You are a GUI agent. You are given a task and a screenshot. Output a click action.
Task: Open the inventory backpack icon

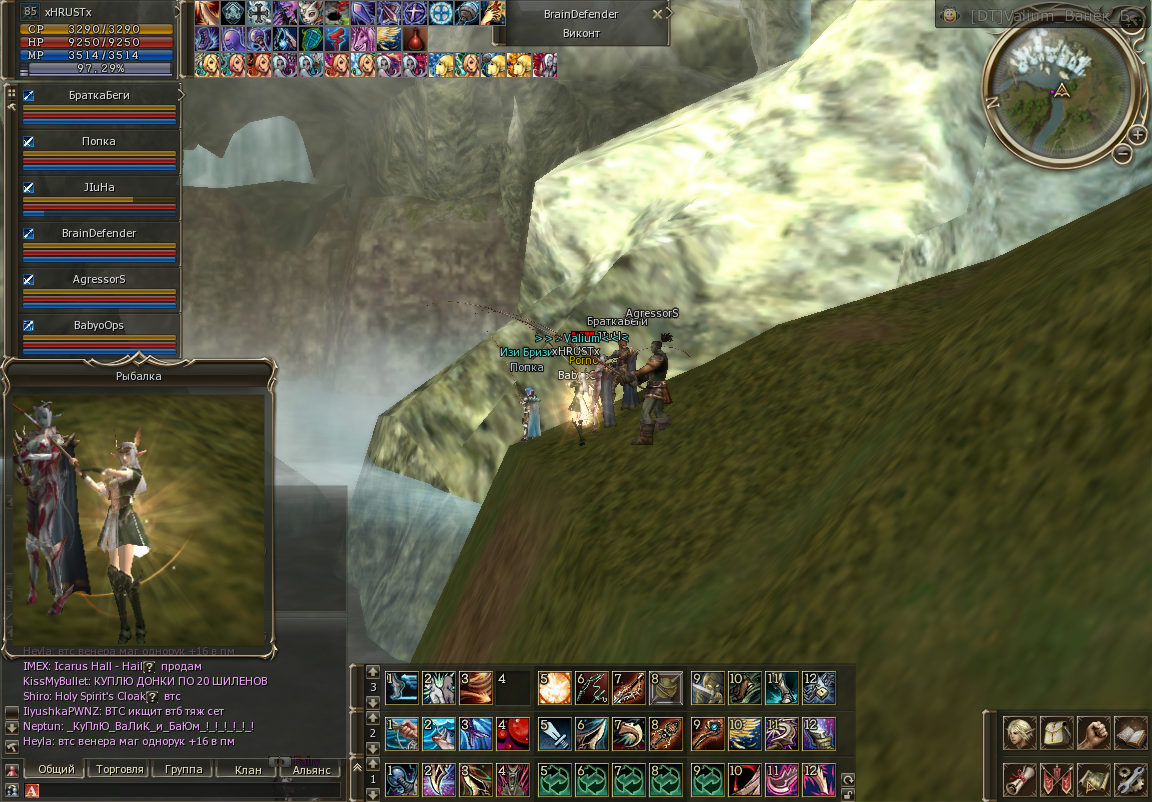click(1057, 732)
